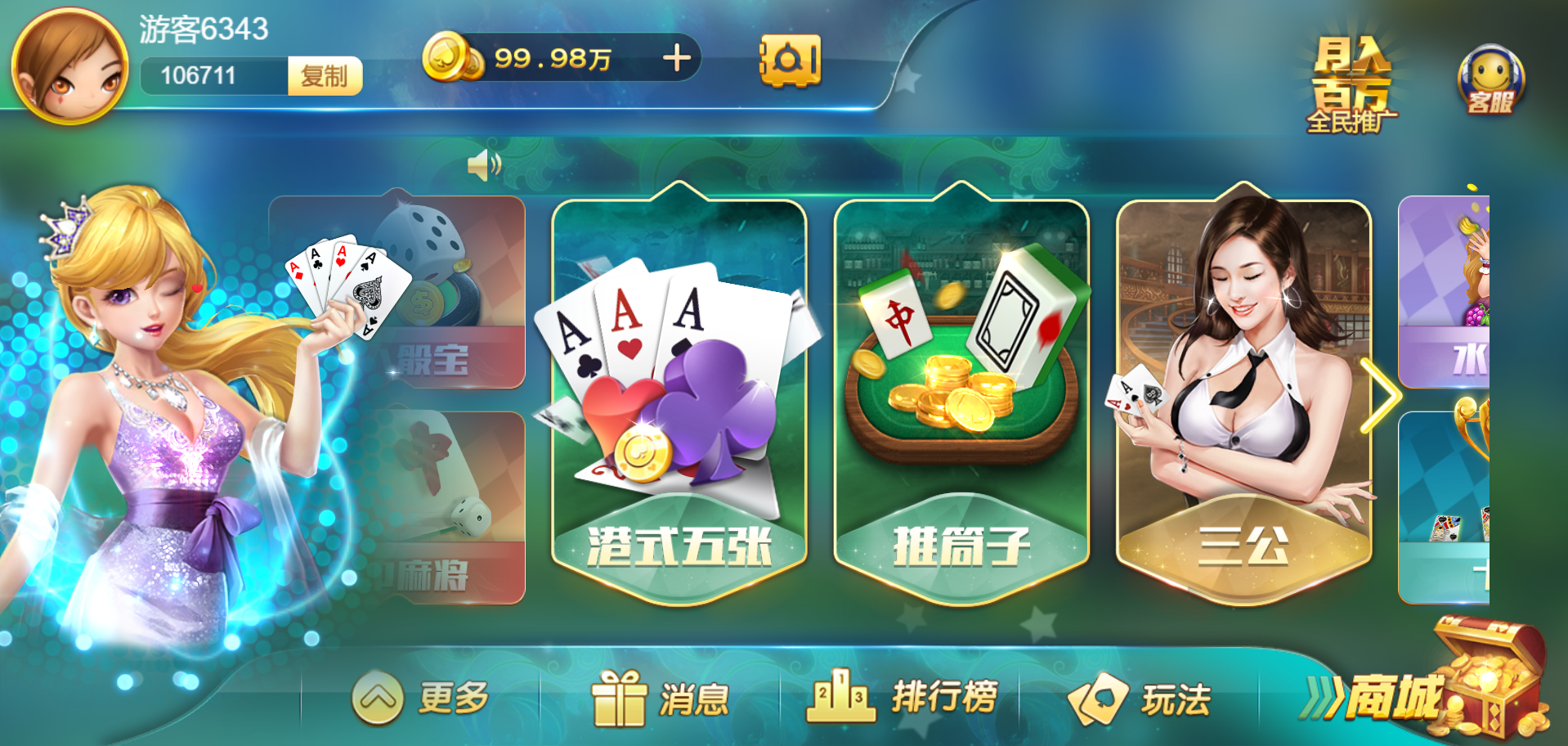Viewport: 1568px width, 746px height.
Task: Click the player avatar portrait
Action: 69,61
